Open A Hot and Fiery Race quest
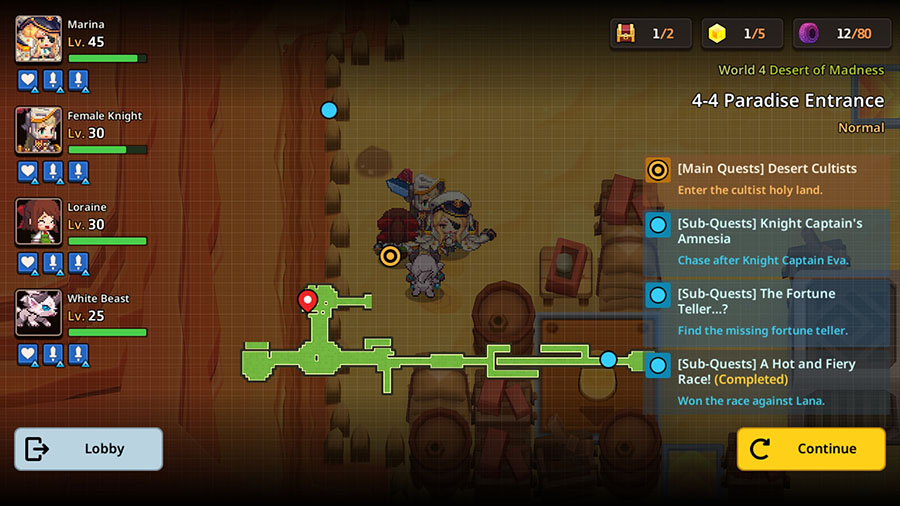 pyautogui.click(x=767, y=382)
